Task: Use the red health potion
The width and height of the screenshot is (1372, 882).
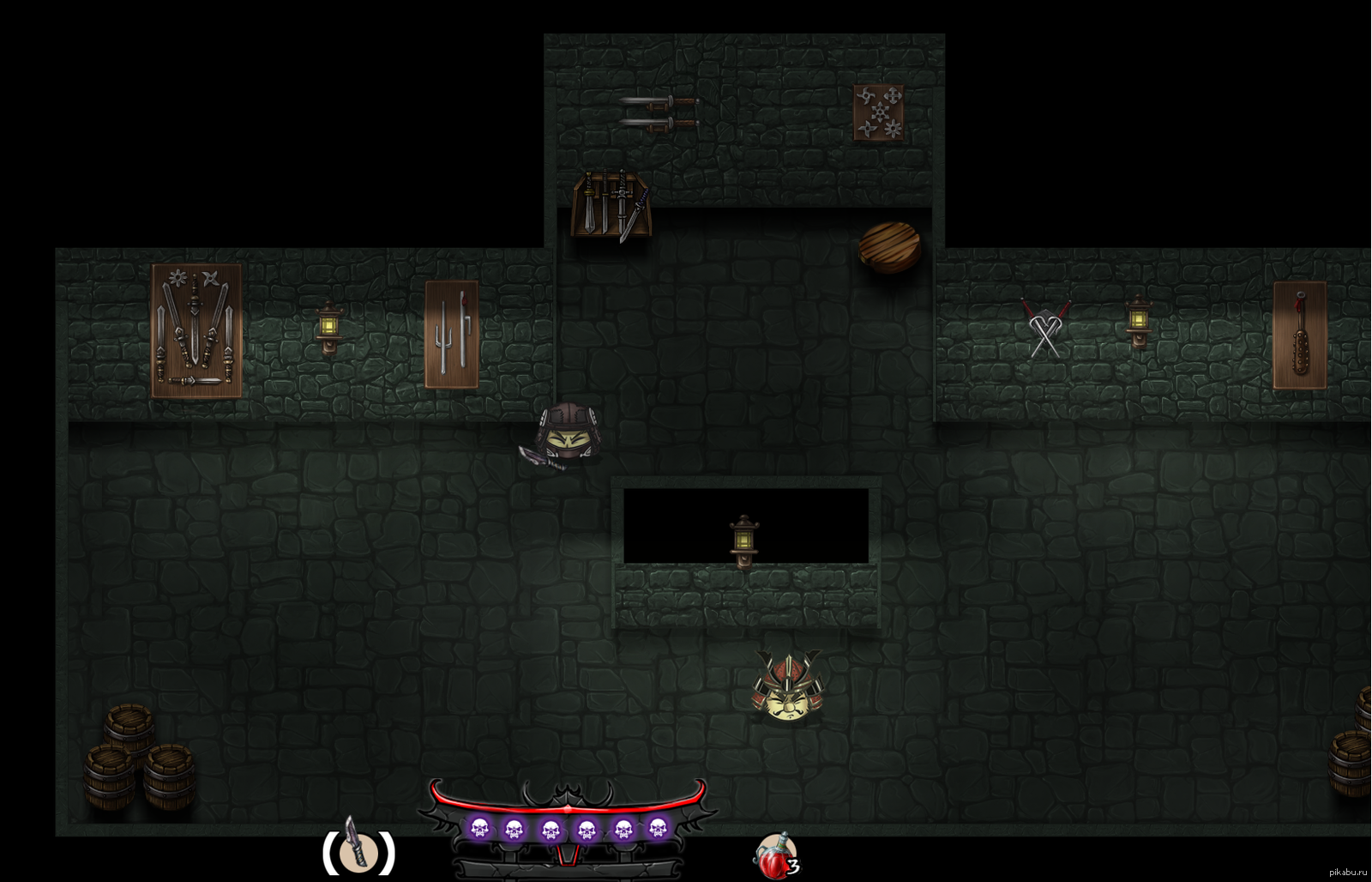Action: coord(774,856)
